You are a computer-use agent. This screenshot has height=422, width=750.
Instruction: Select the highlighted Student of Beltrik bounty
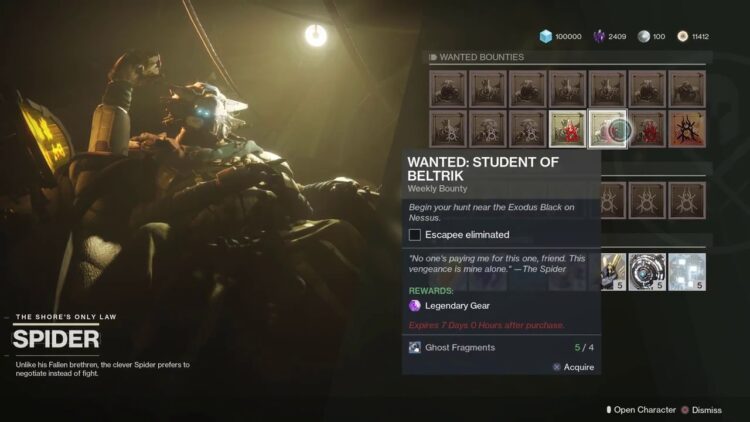point(608,129)
